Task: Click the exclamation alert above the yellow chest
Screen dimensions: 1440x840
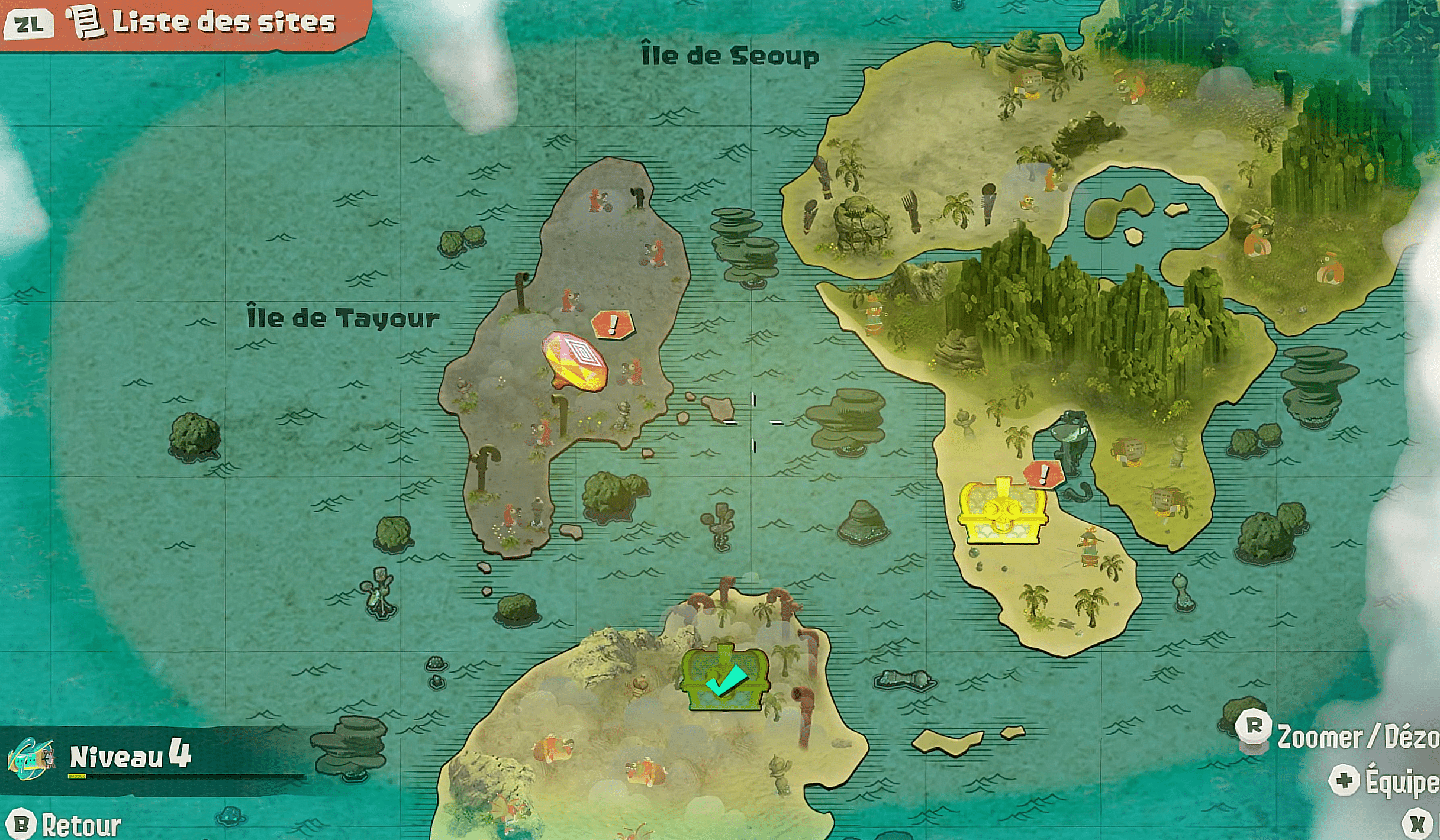Action: pyautogui.click(x=1043, y=474)
